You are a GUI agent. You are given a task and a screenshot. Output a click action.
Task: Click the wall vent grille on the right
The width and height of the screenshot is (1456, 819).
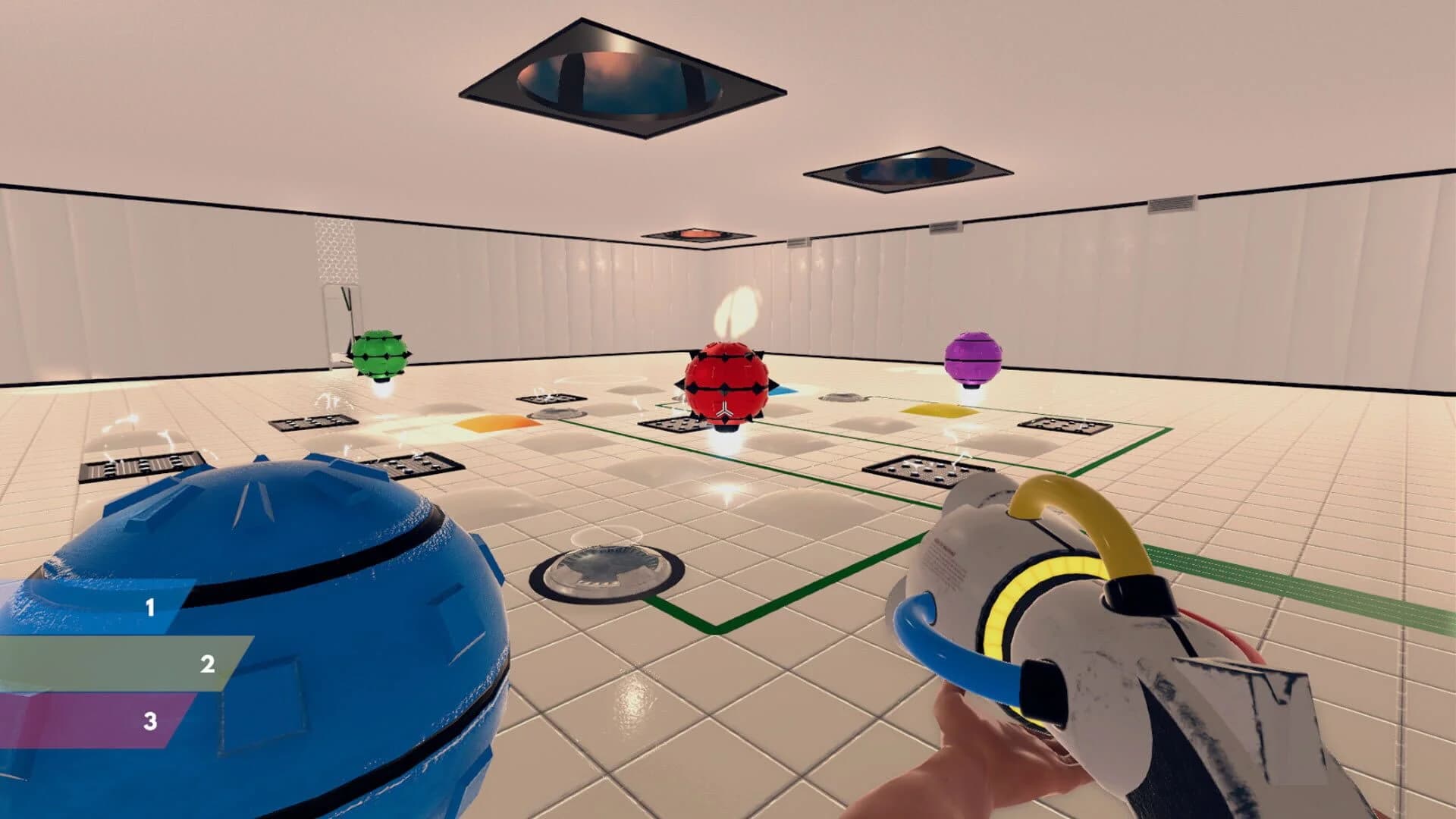(1171, 203)
